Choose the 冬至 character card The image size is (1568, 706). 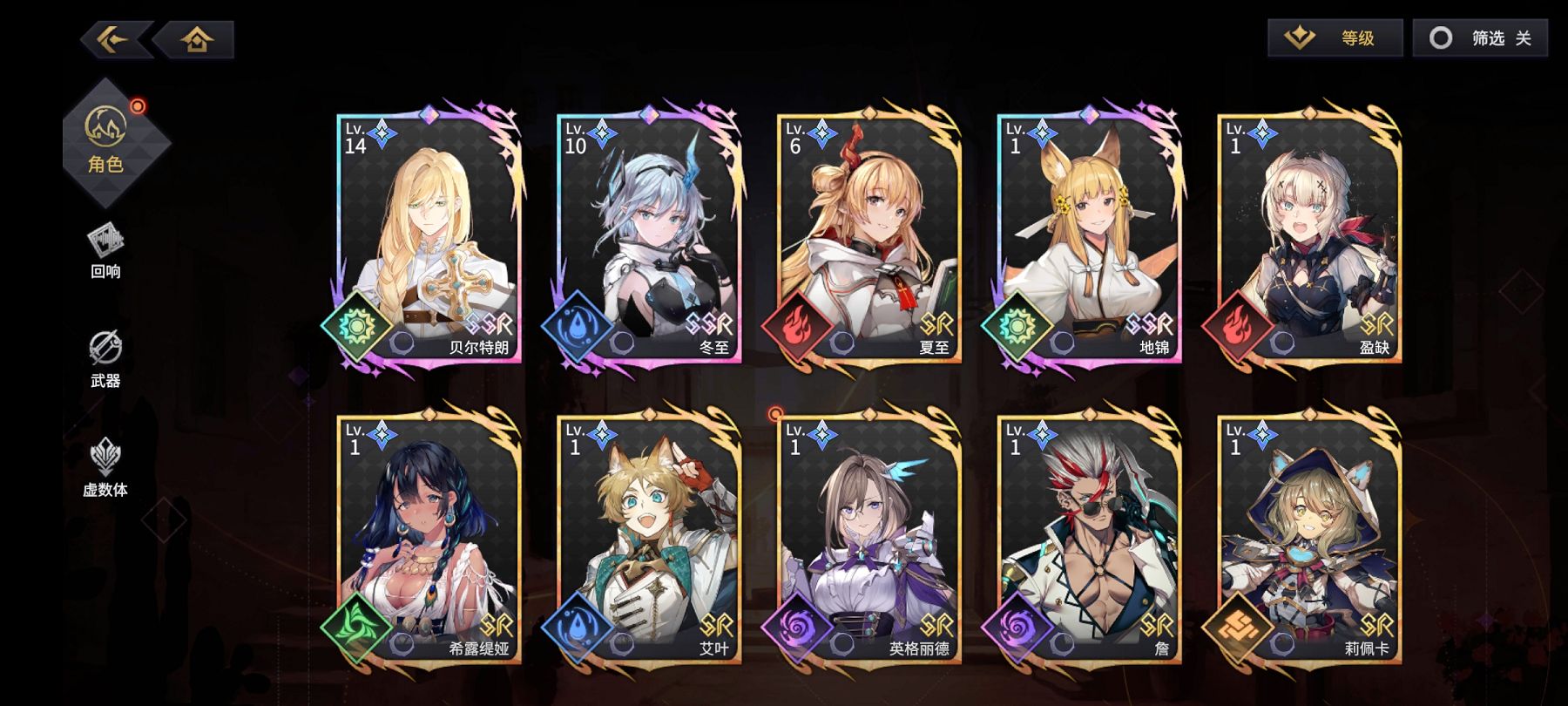tap(650, 237)
